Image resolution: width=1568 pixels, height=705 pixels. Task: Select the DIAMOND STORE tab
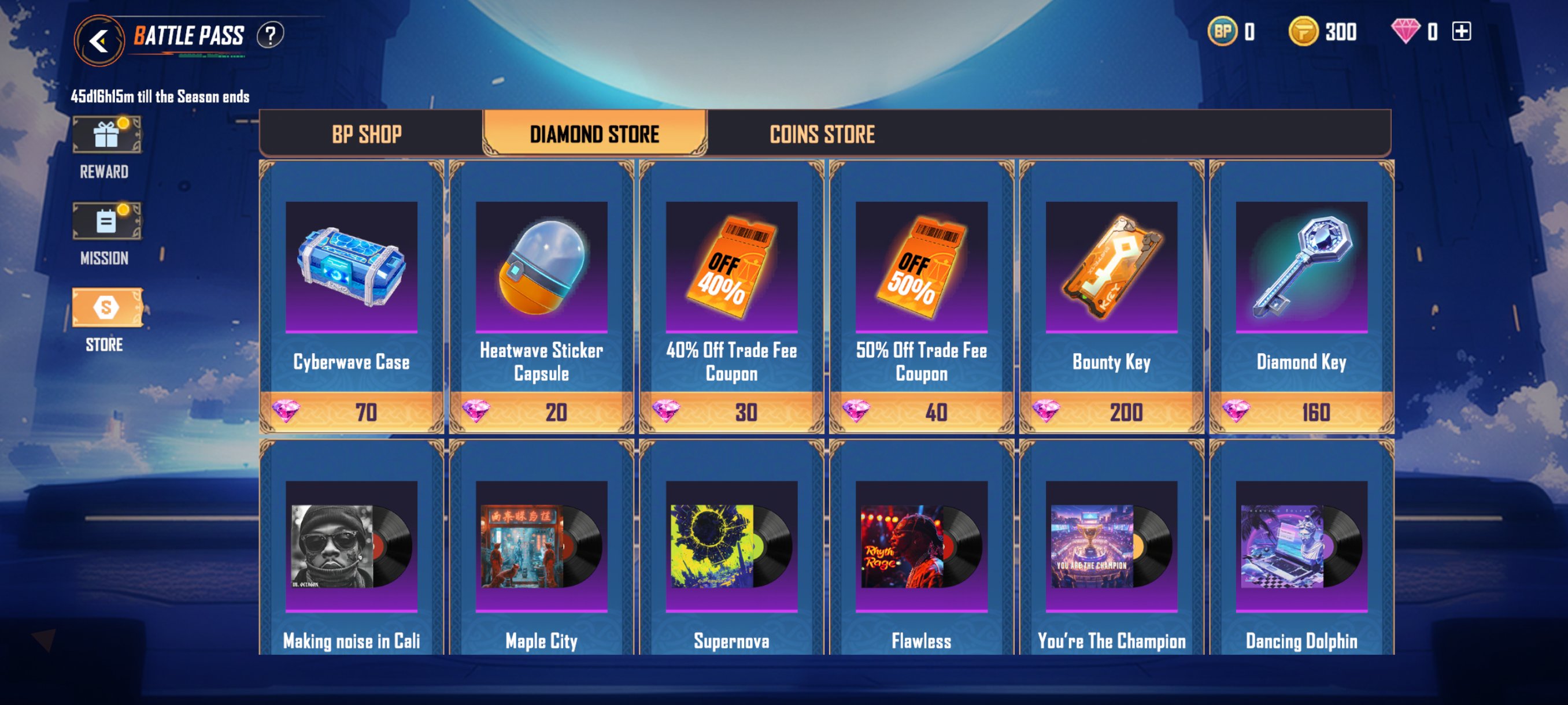(595, 133)
